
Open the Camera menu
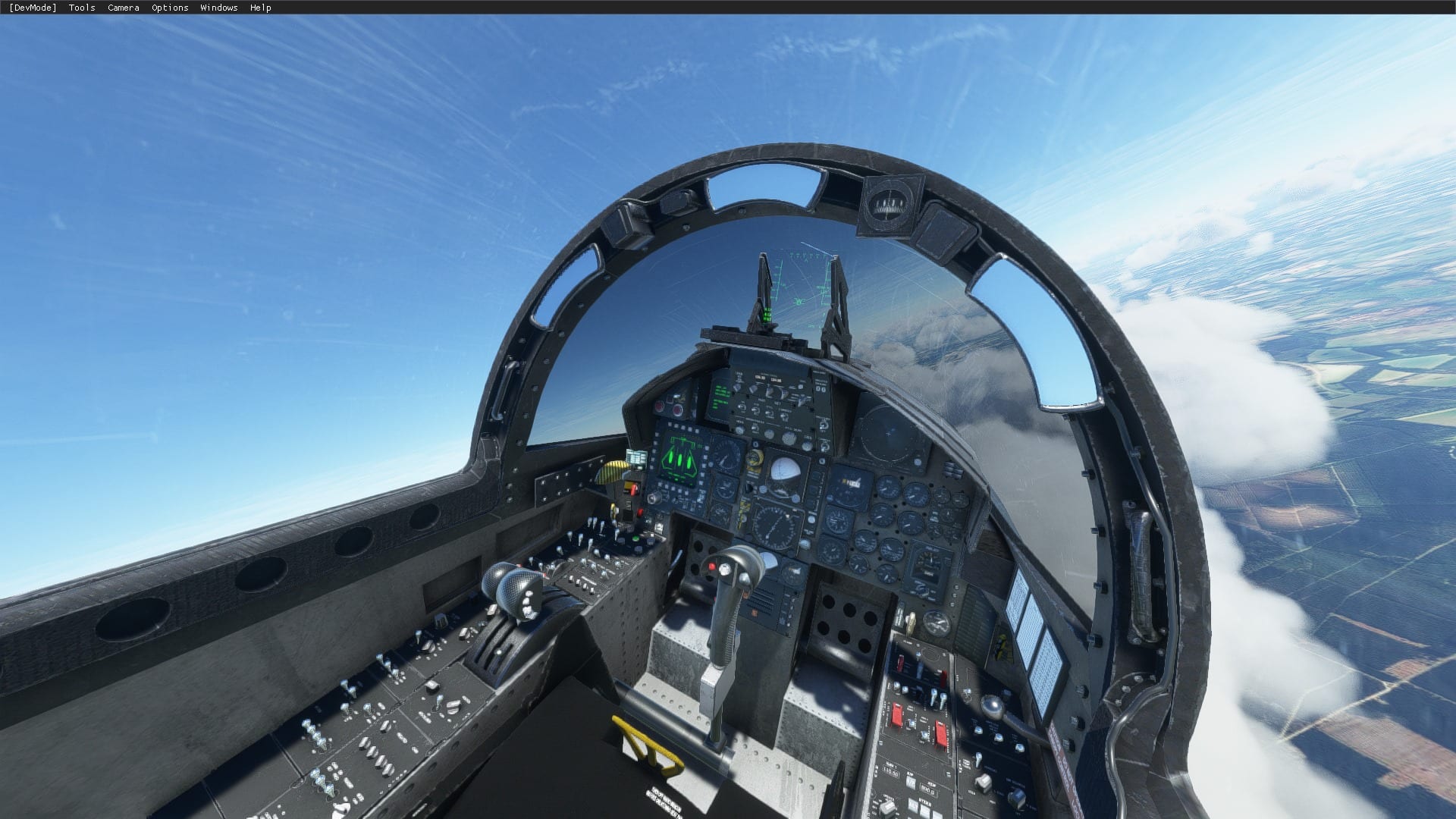pos(122,8)
